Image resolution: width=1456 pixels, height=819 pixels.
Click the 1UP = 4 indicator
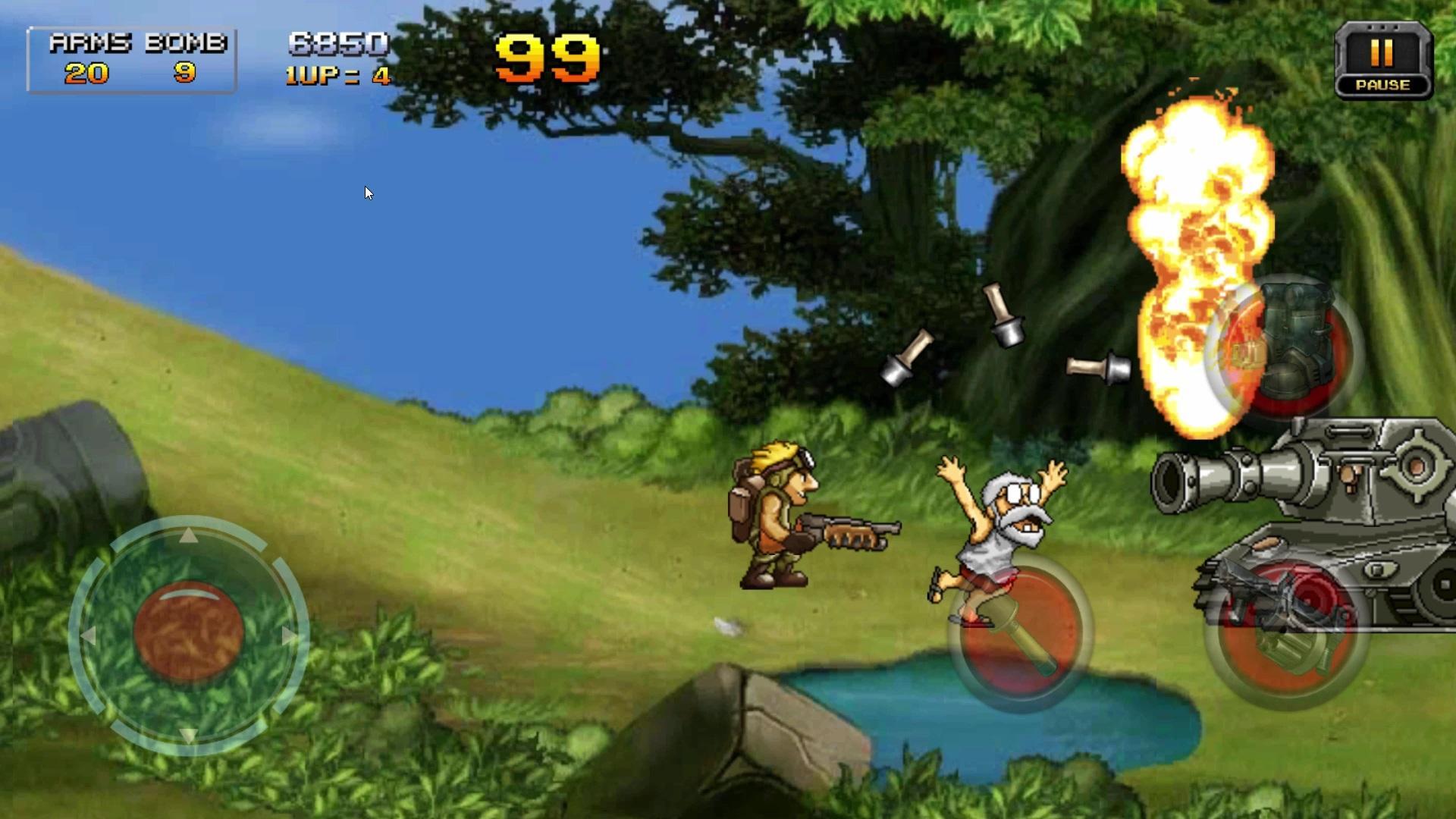336,75
